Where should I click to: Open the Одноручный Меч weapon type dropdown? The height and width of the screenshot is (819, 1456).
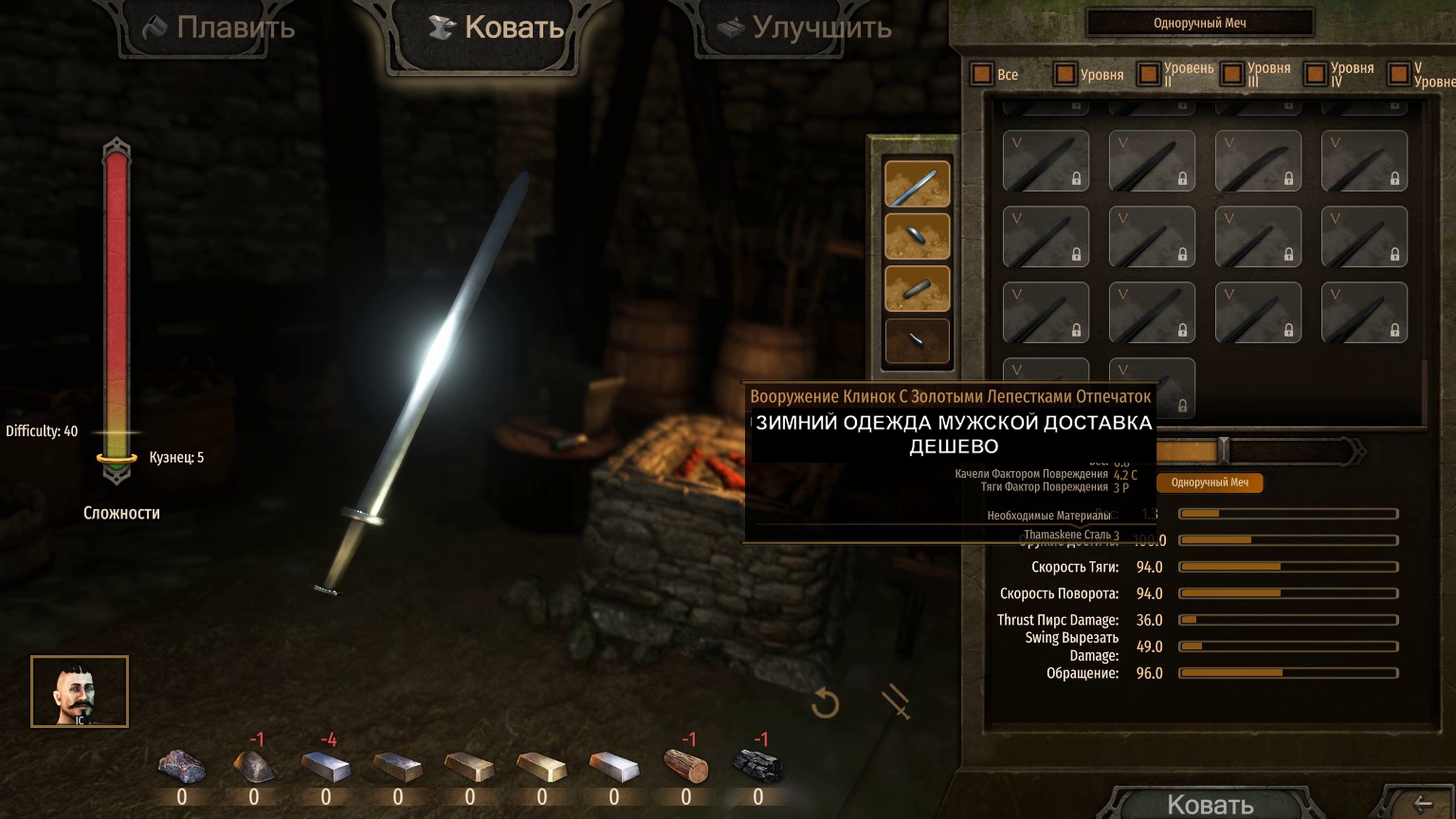pos(1199,23)
